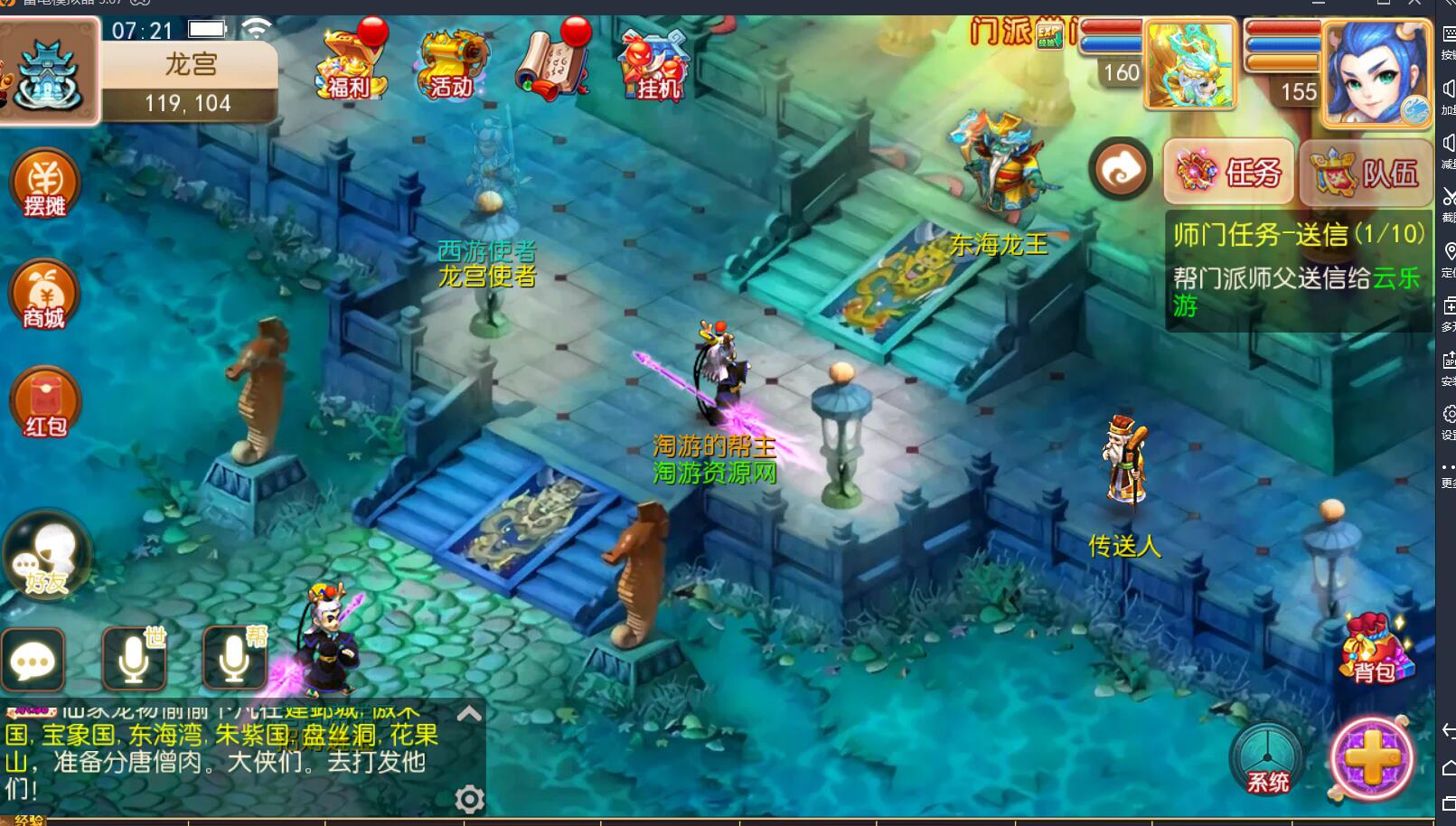Open chat settings gear icon
1456x826 pixels.
click(x=469, y=799)
